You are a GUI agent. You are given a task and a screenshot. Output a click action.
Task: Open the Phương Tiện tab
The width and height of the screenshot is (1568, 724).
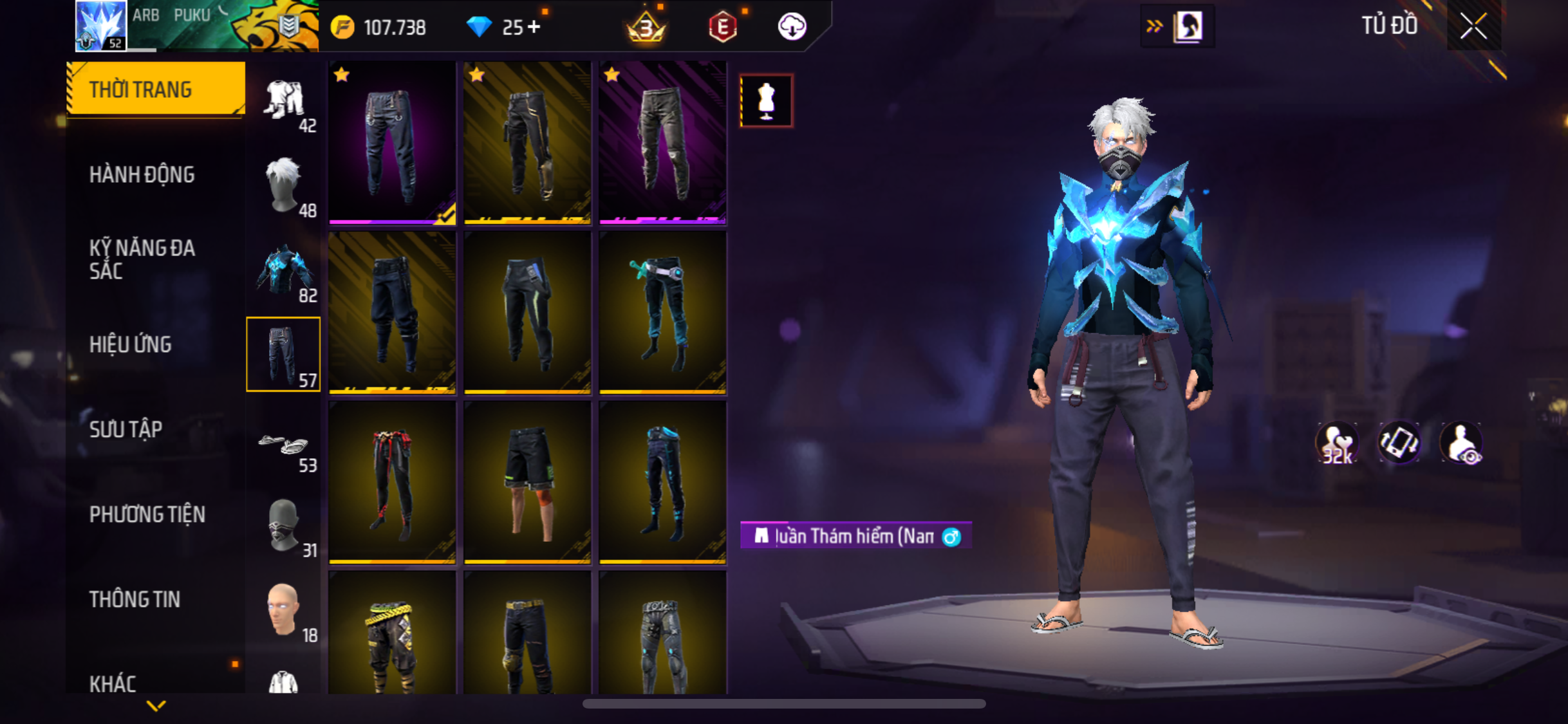tap(147, 514)
